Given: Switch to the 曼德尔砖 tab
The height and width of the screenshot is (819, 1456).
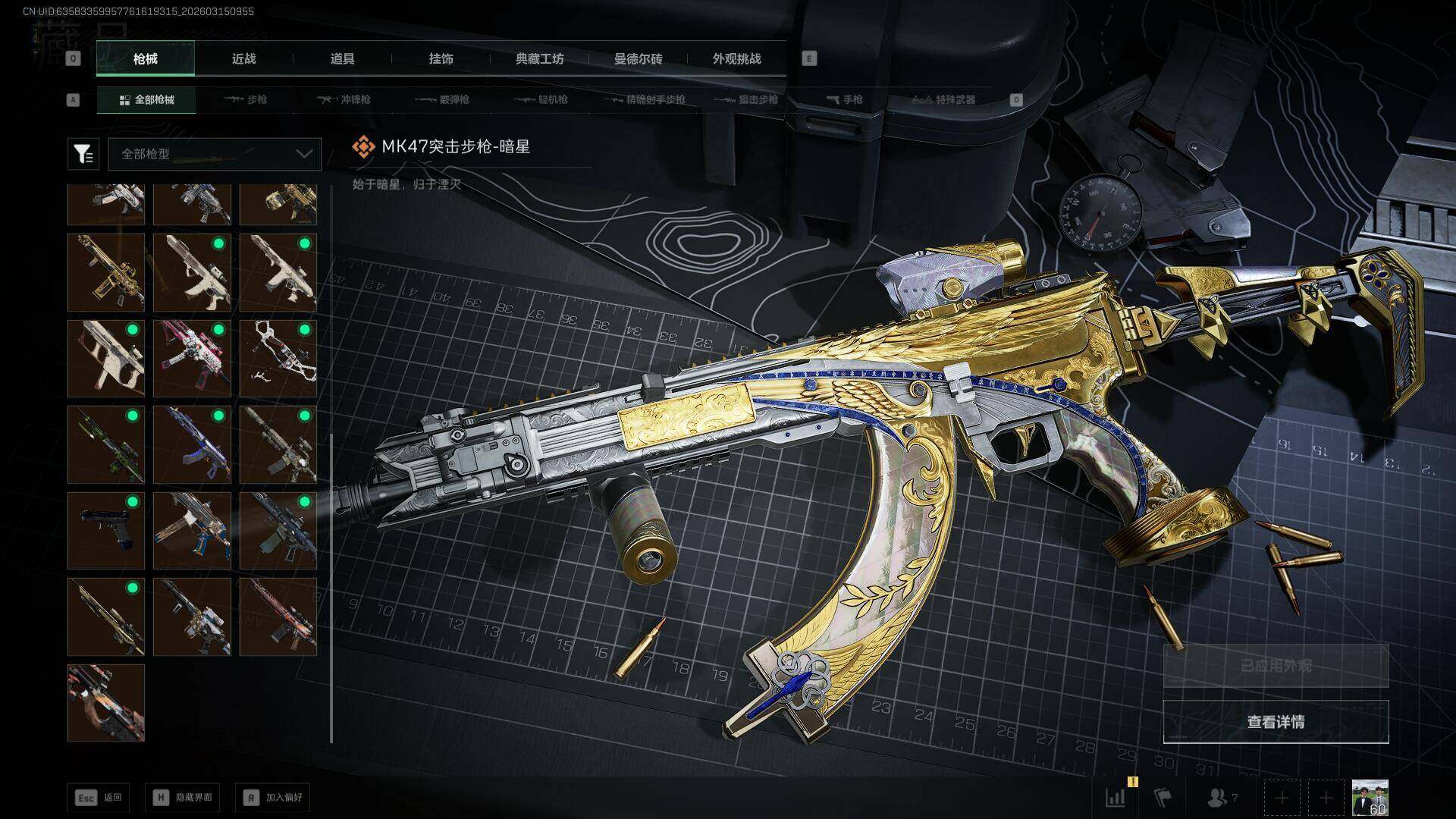Looking at the screenshot, I should point(638,58).
